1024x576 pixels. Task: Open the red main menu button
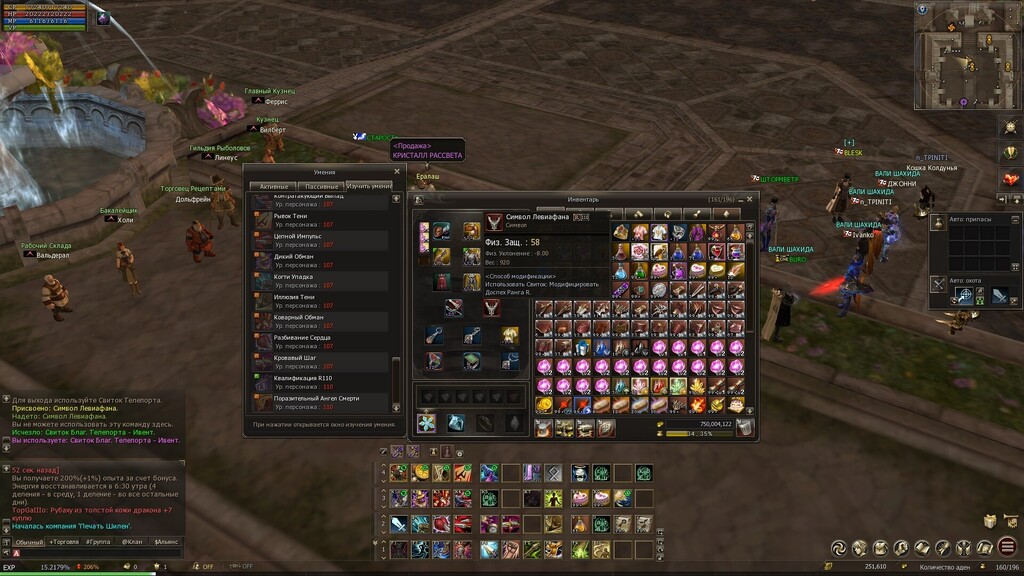pos(1007,547)
